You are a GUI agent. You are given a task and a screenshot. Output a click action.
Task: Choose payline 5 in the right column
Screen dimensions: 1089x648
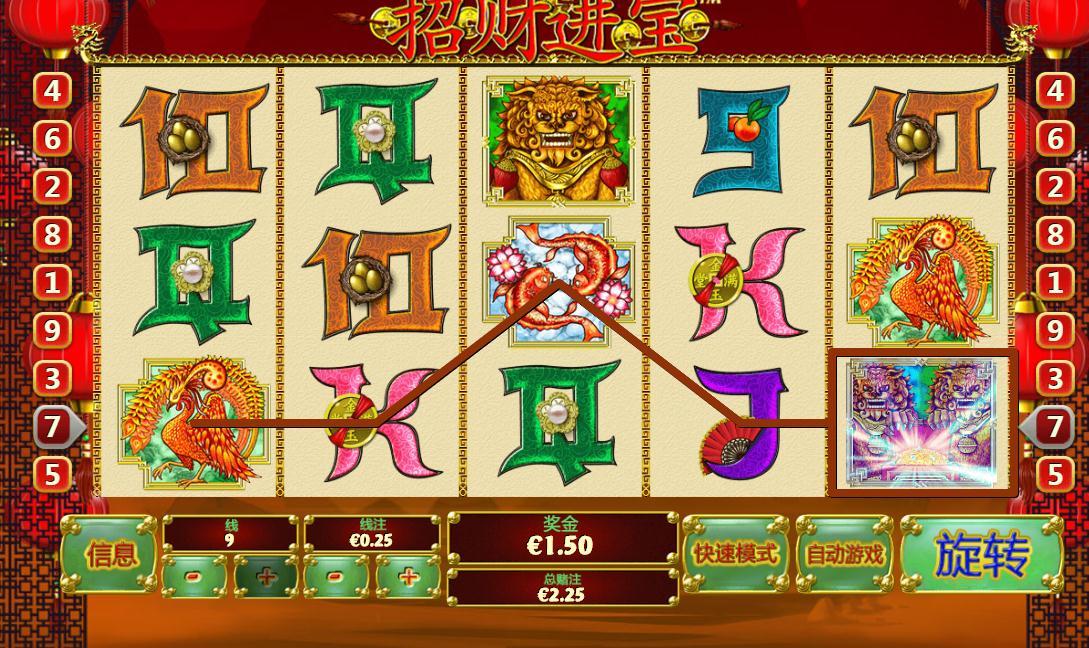coord(1054,474)
